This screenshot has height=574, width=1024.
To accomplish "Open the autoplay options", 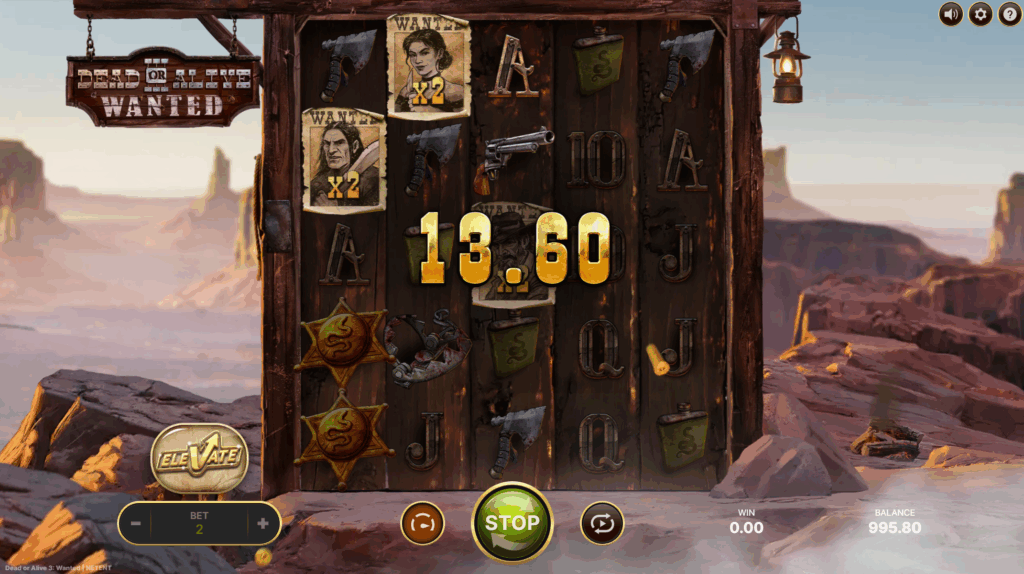I will click(x=602, y=523).
